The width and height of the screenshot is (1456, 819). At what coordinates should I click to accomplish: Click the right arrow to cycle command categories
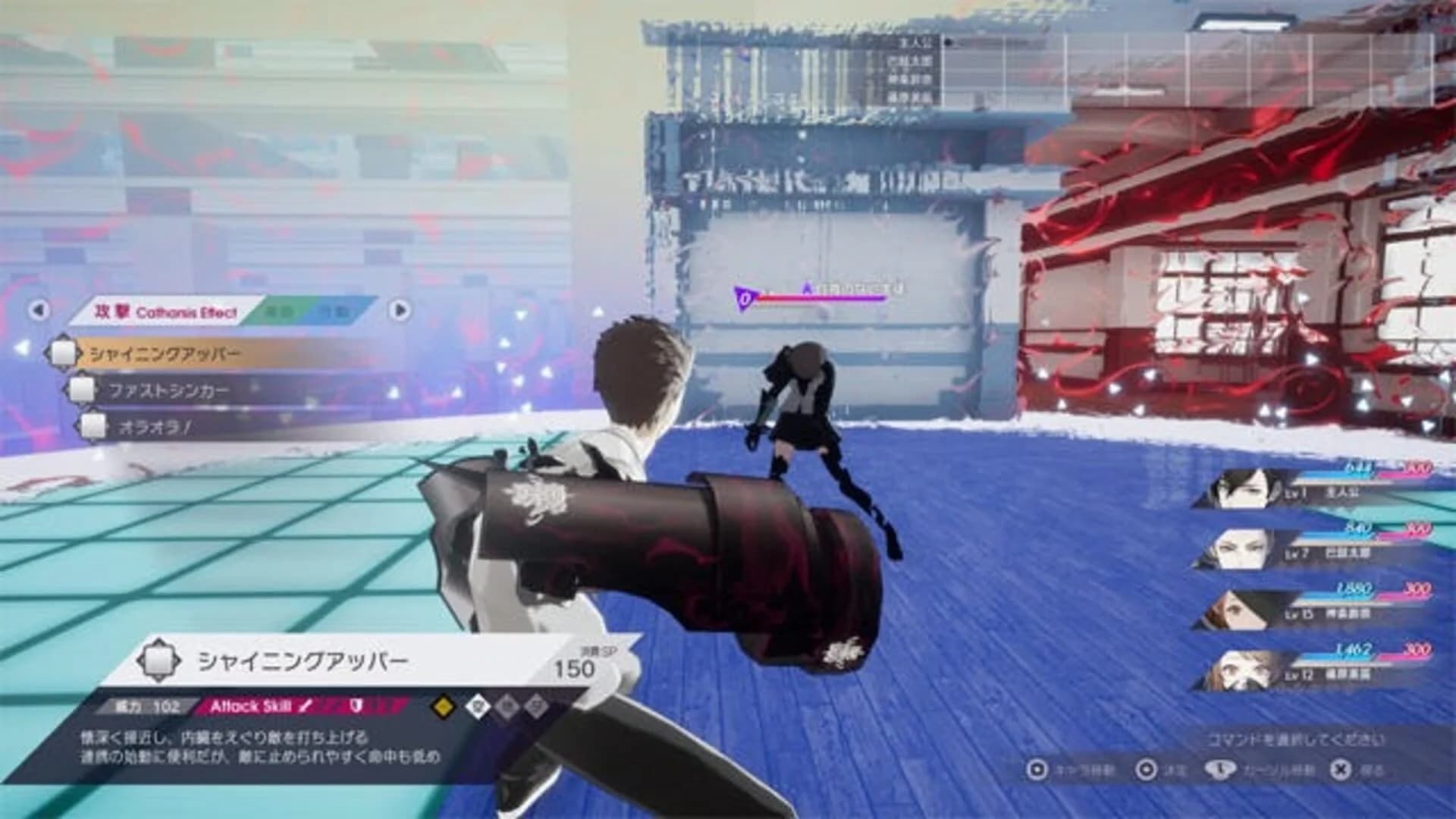click(x=400, y=309)
